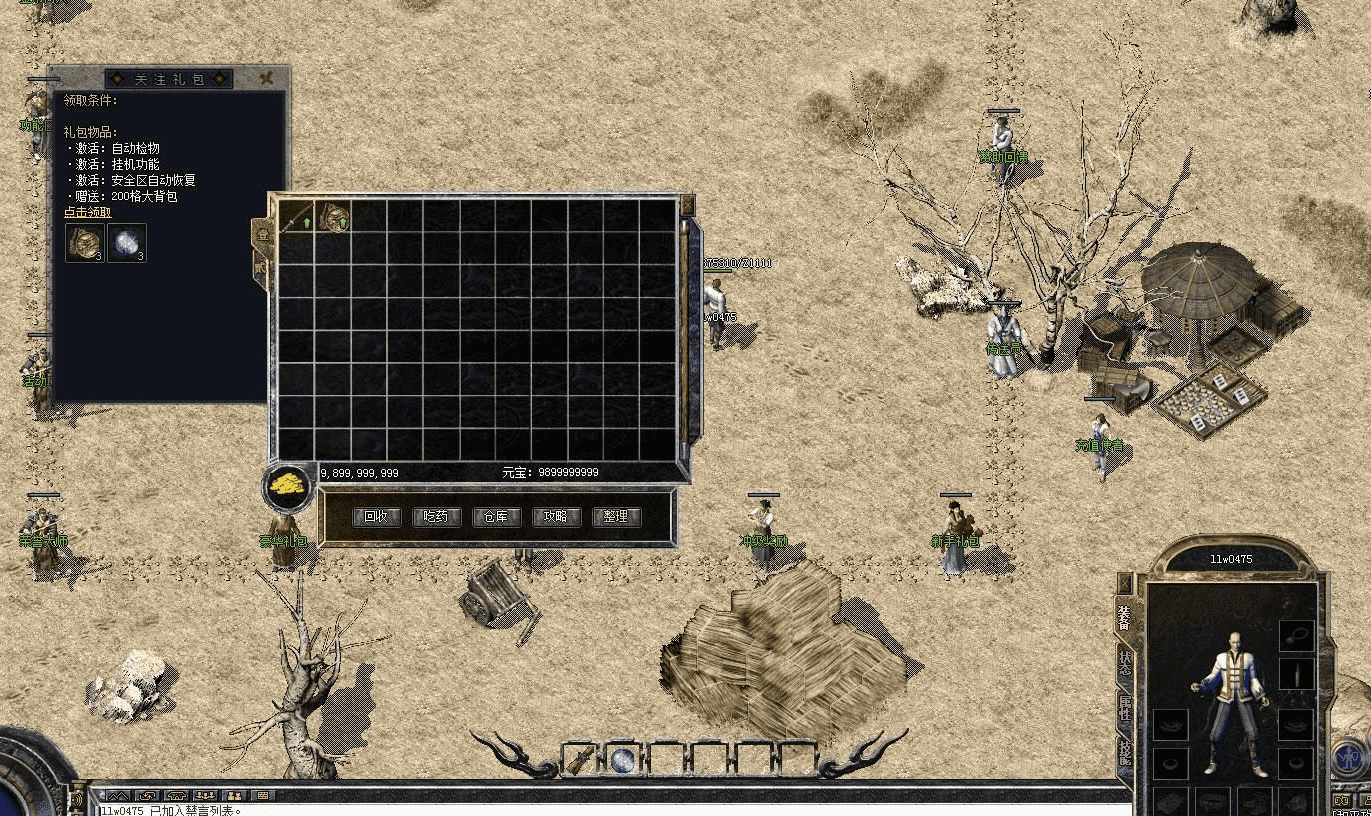The height and width of the screenshot is (816, 1371).
Task: Close the inventory bag window
Action: click(x=687, y=204)
